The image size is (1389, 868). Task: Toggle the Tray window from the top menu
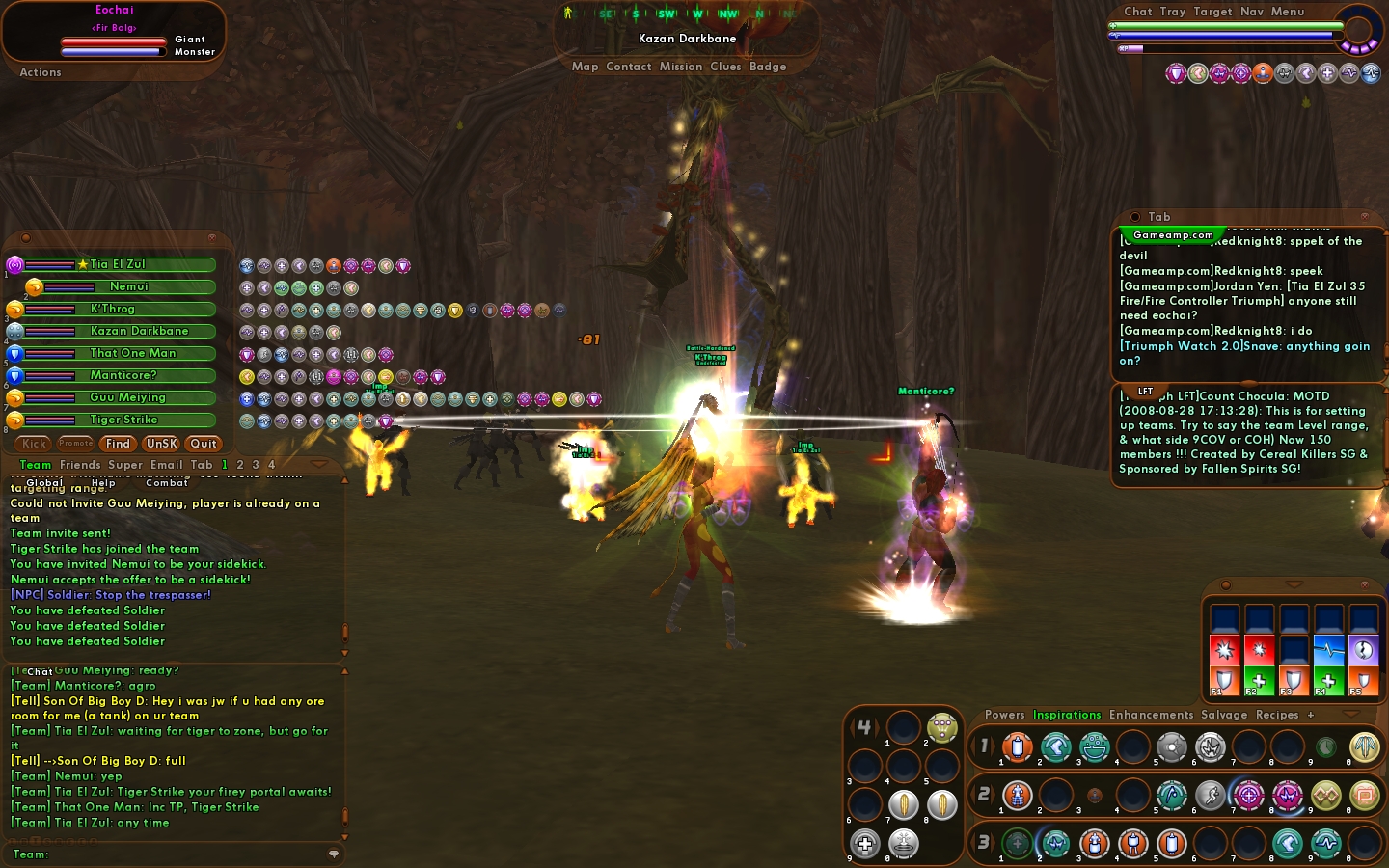coord(1173,12)
